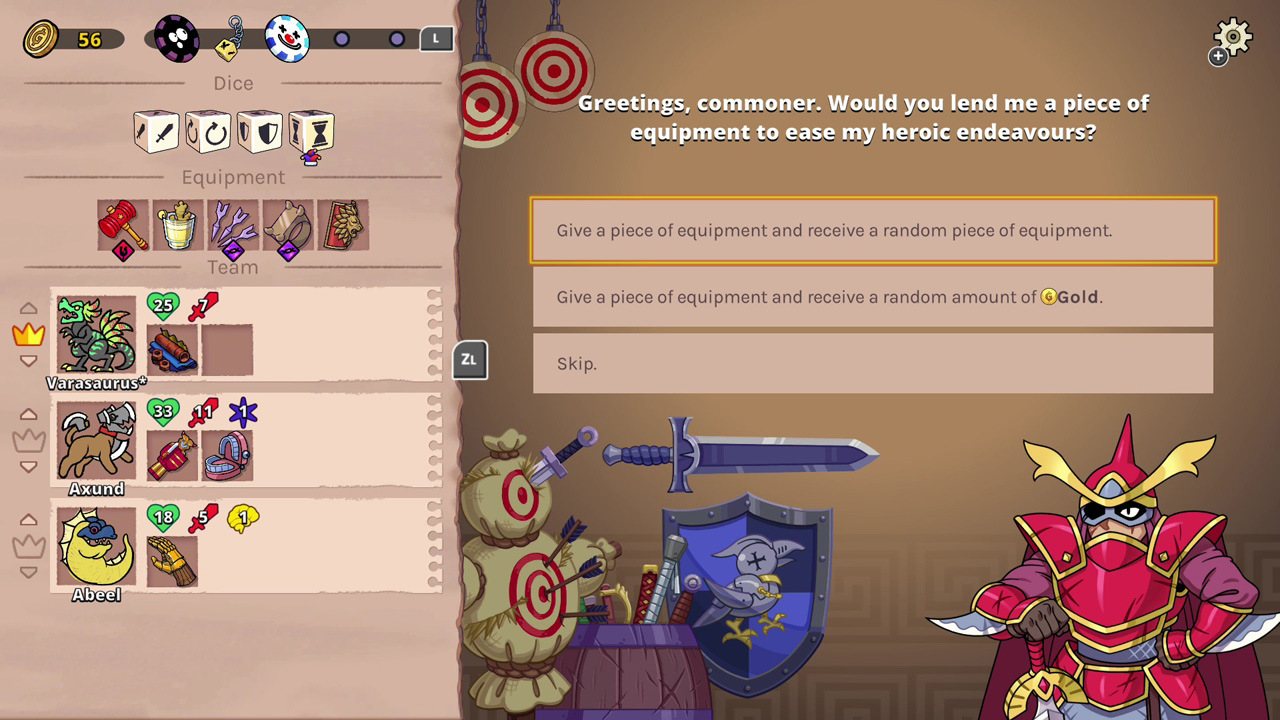The height and width of the screenshot is (720, 1280).
Task: Choose to trade equipment for random equipment
Action: pyautogui.click(x=873, y=230)
